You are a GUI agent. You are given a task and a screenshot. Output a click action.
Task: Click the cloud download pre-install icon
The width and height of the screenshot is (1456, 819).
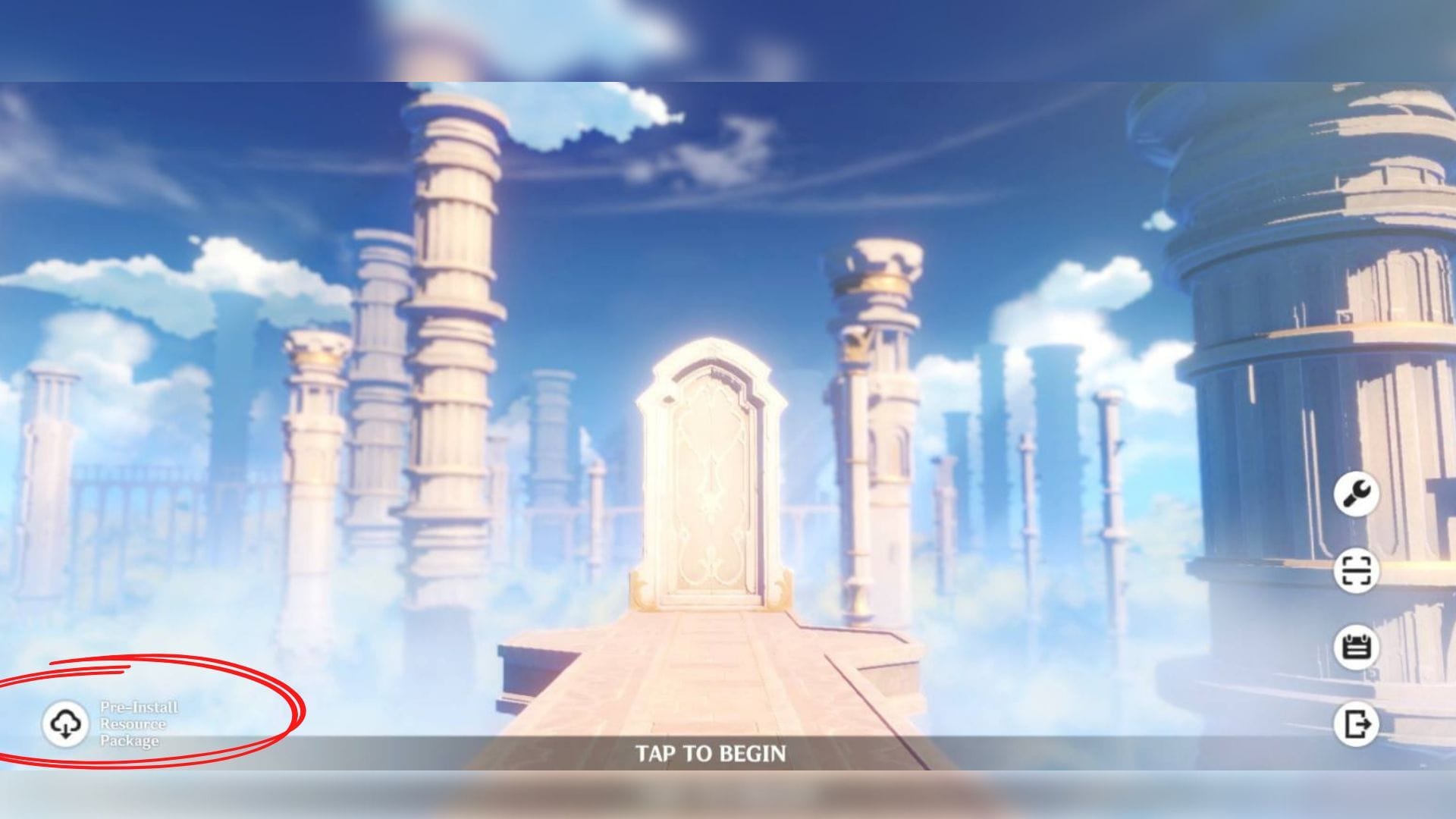[67, 724]
